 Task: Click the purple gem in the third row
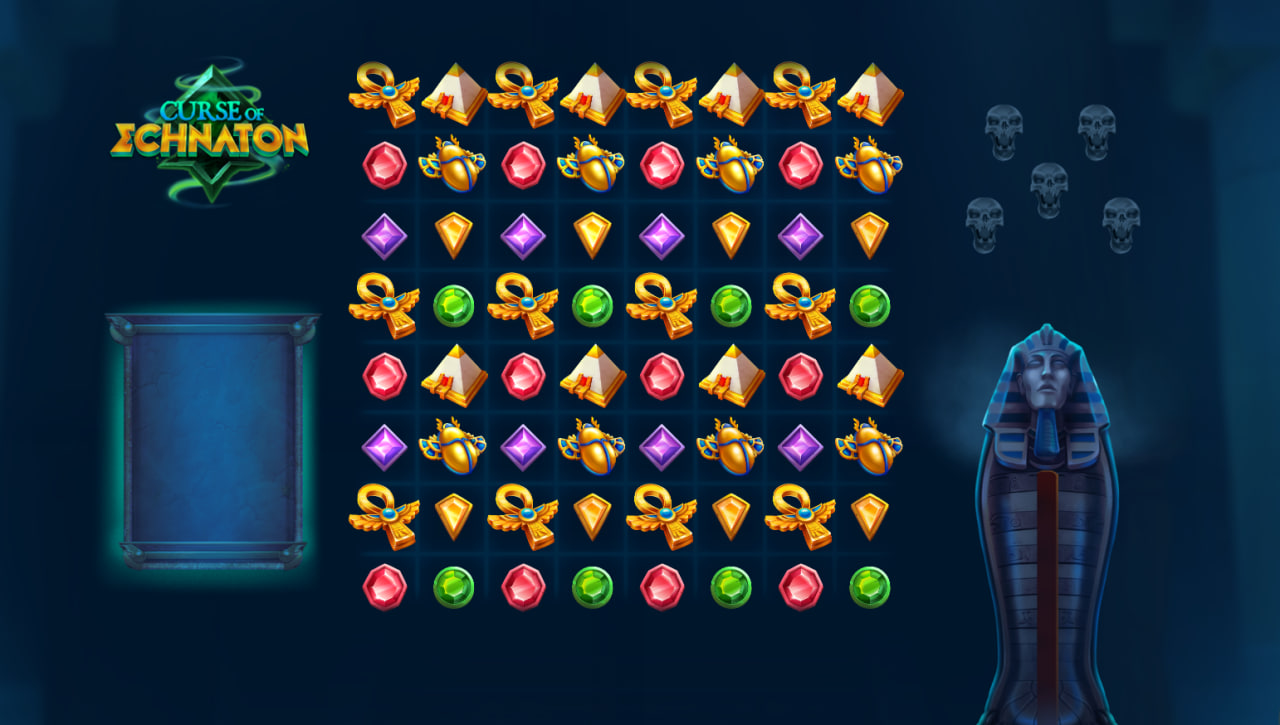pos(382,236)
